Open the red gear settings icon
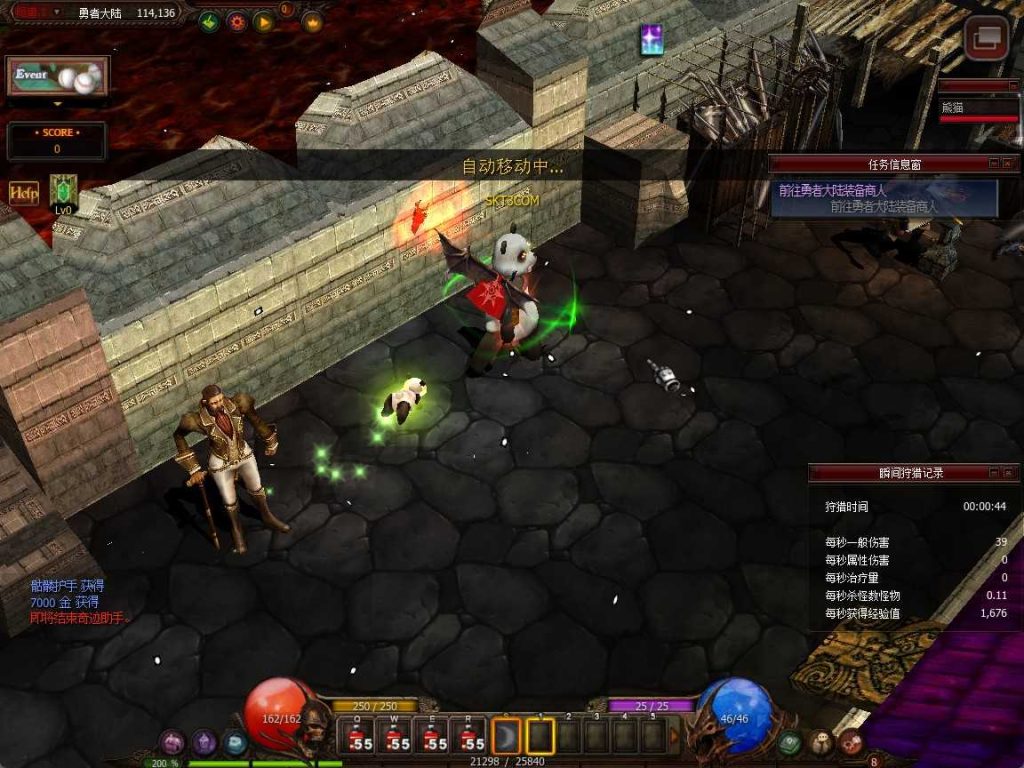 pyautogui.click(x=237, y=21)
